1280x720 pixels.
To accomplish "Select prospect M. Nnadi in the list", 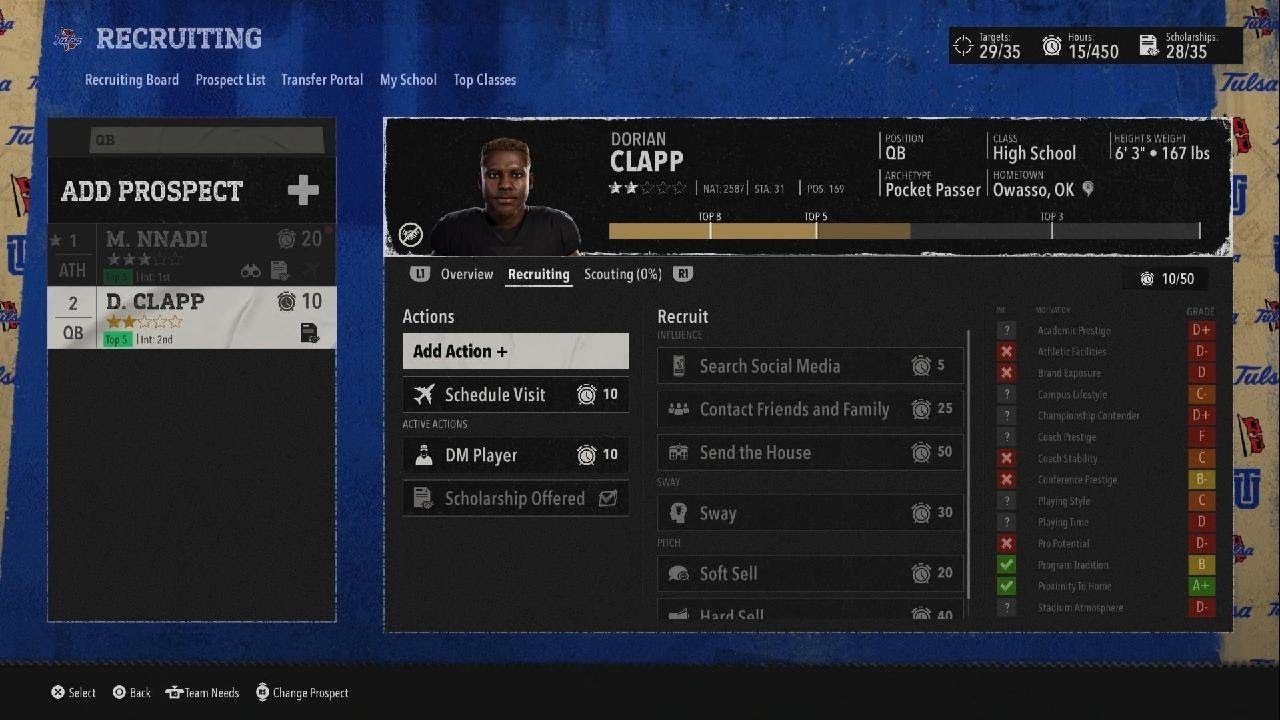I will [x=192, y=254].
